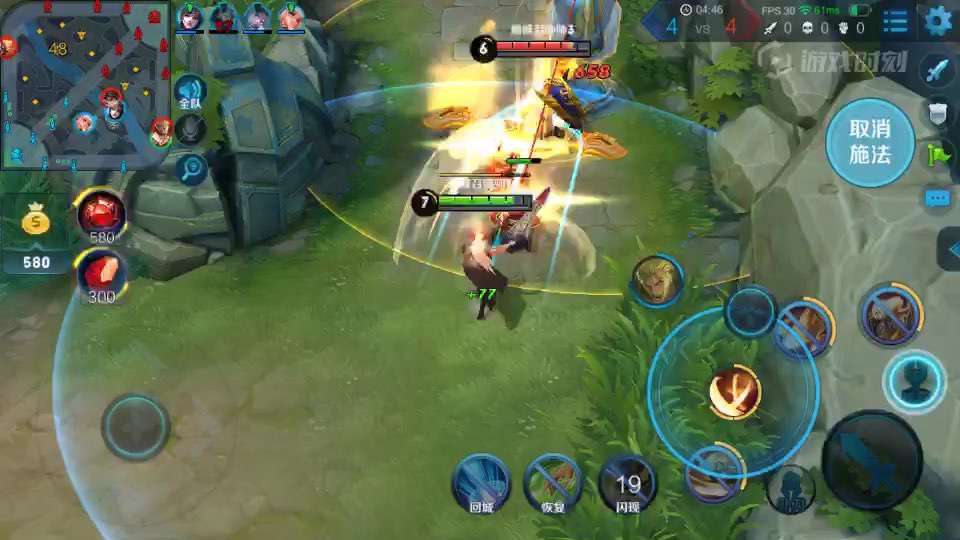Send the blue sword attack signal

(x=937, y=70)
